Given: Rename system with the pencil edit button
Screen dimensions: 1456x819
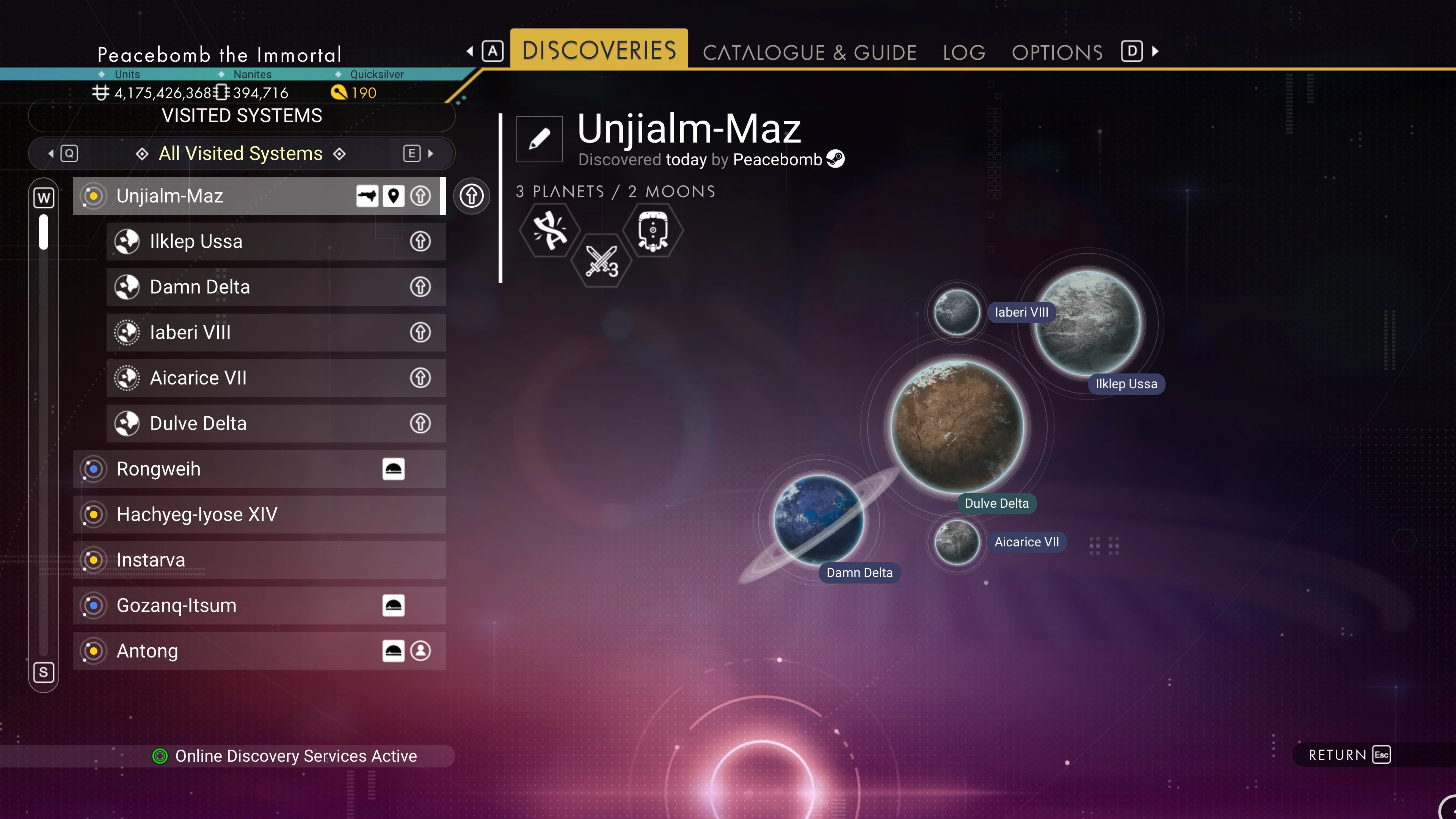Looking at the screenshot, I should [539, 139].
